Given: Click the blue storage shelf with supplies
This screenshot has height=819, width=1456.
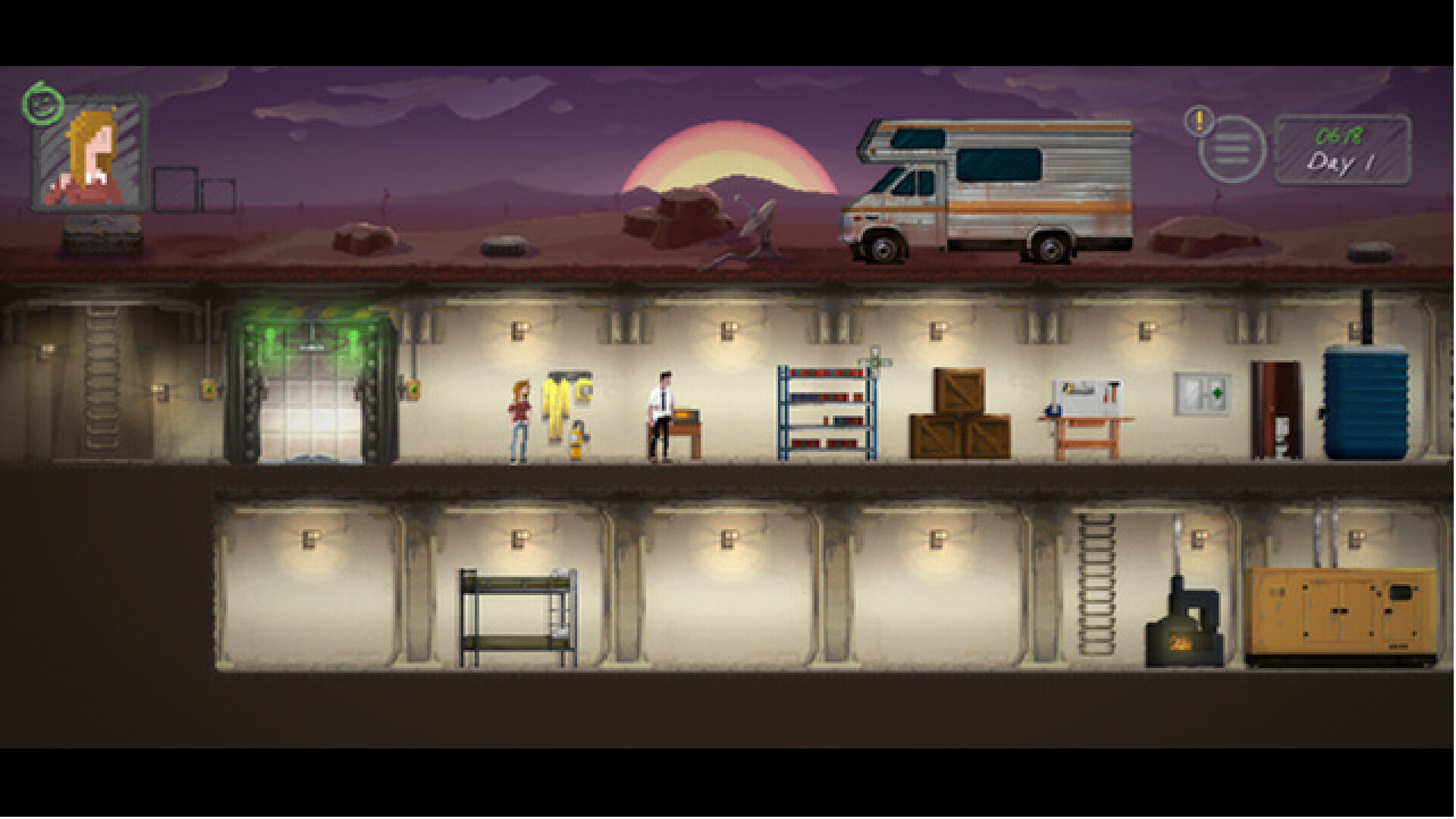Looking at the screenshot, I should [827, 409].
